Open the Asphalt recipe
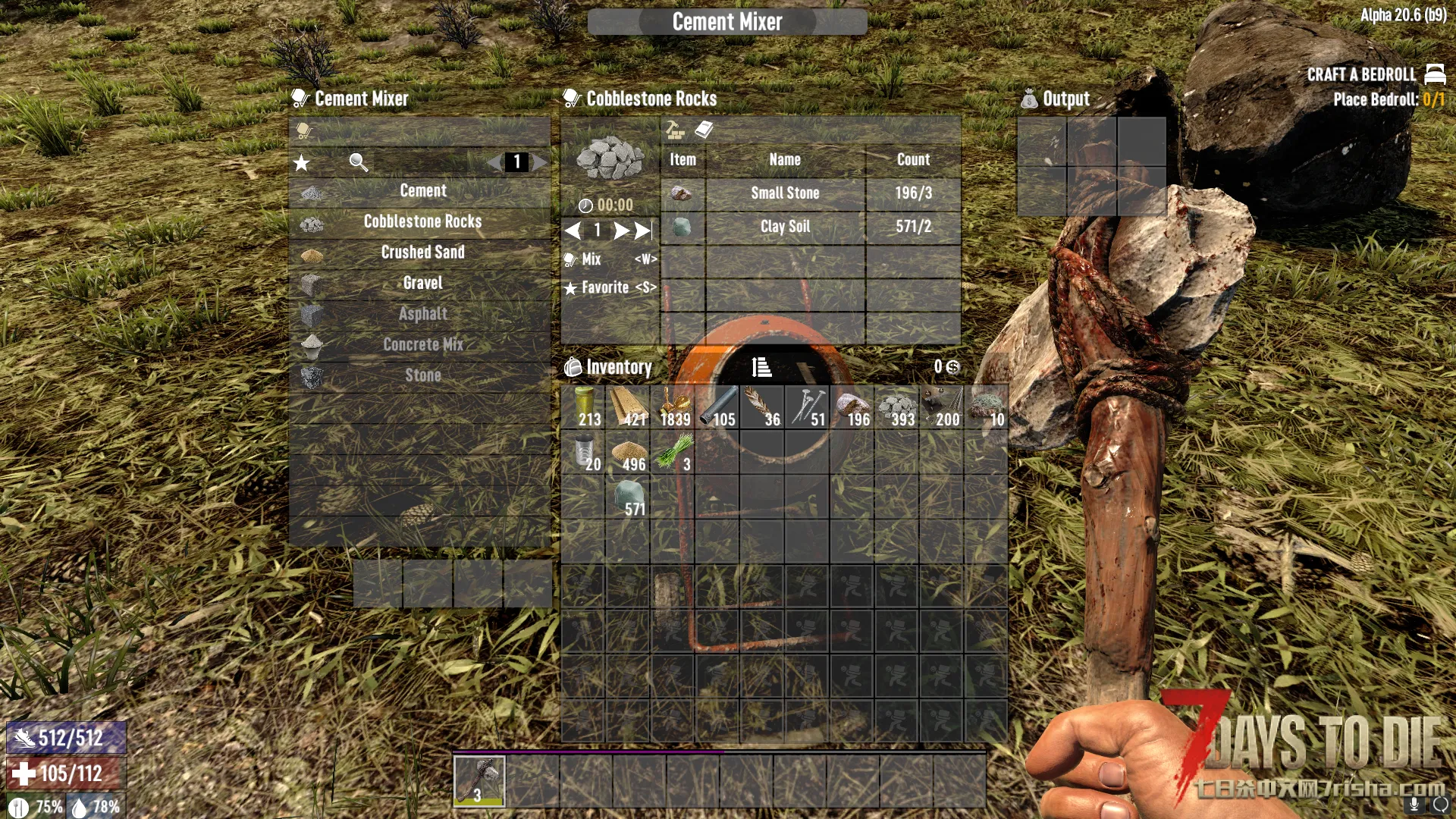The image size is (1456, 819). click(422, 314)
